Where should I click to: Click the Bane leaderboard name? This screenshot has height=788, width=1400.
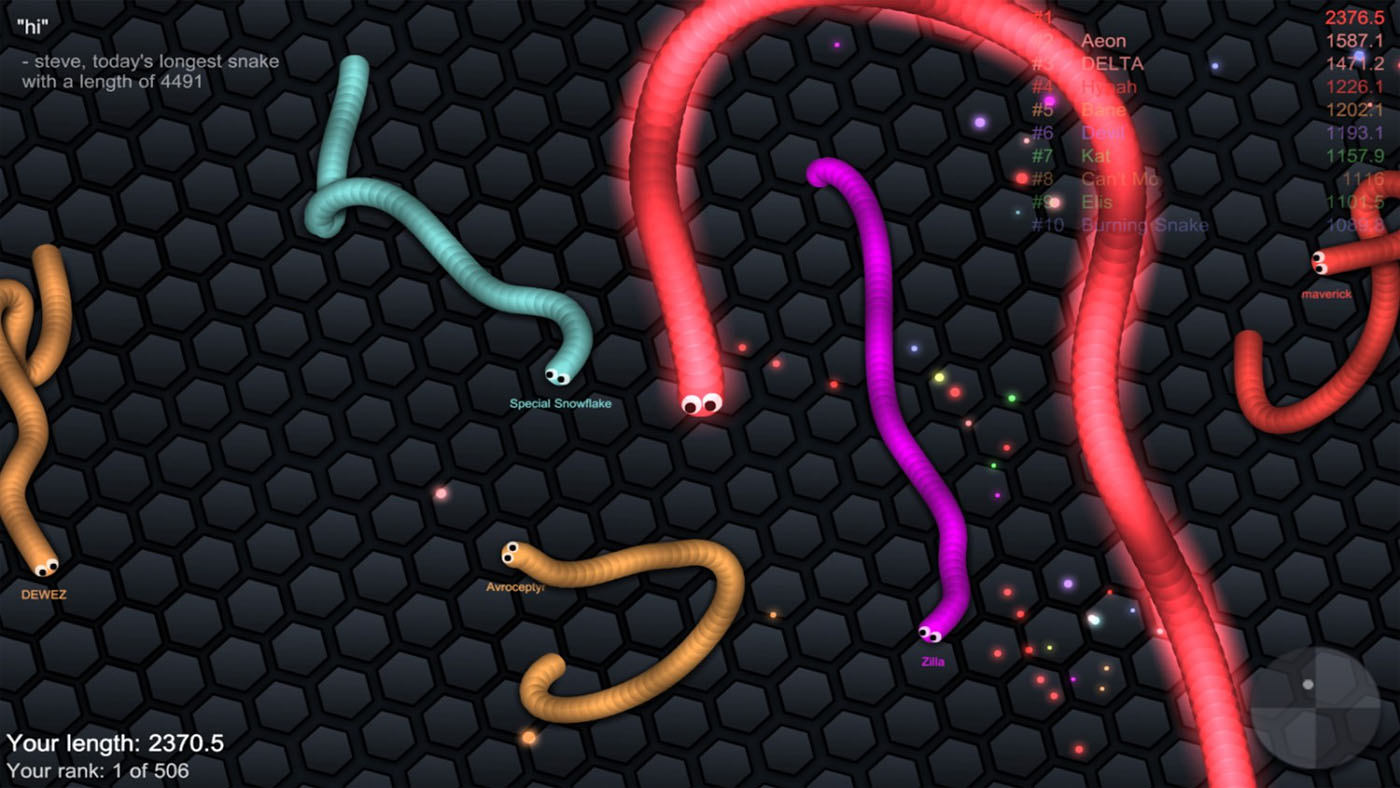click(1102, 110)
